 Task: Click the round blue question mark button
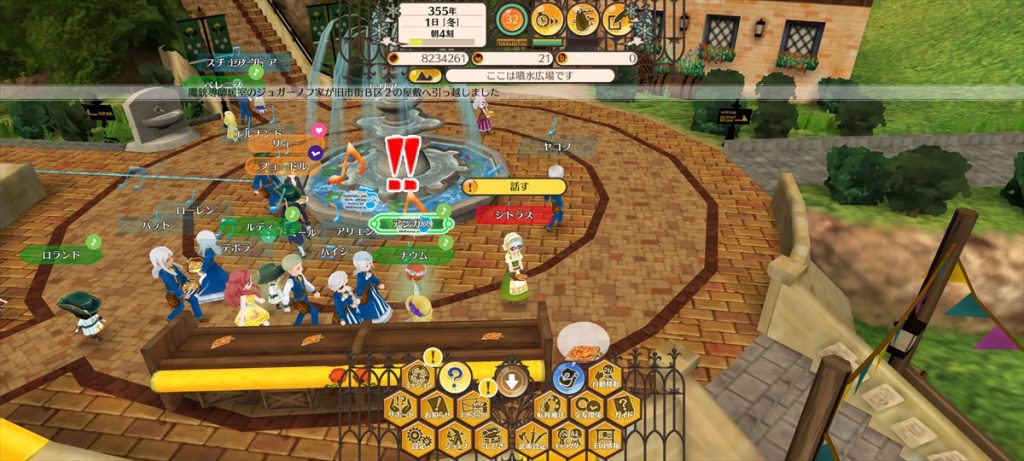tap(454, 377)
